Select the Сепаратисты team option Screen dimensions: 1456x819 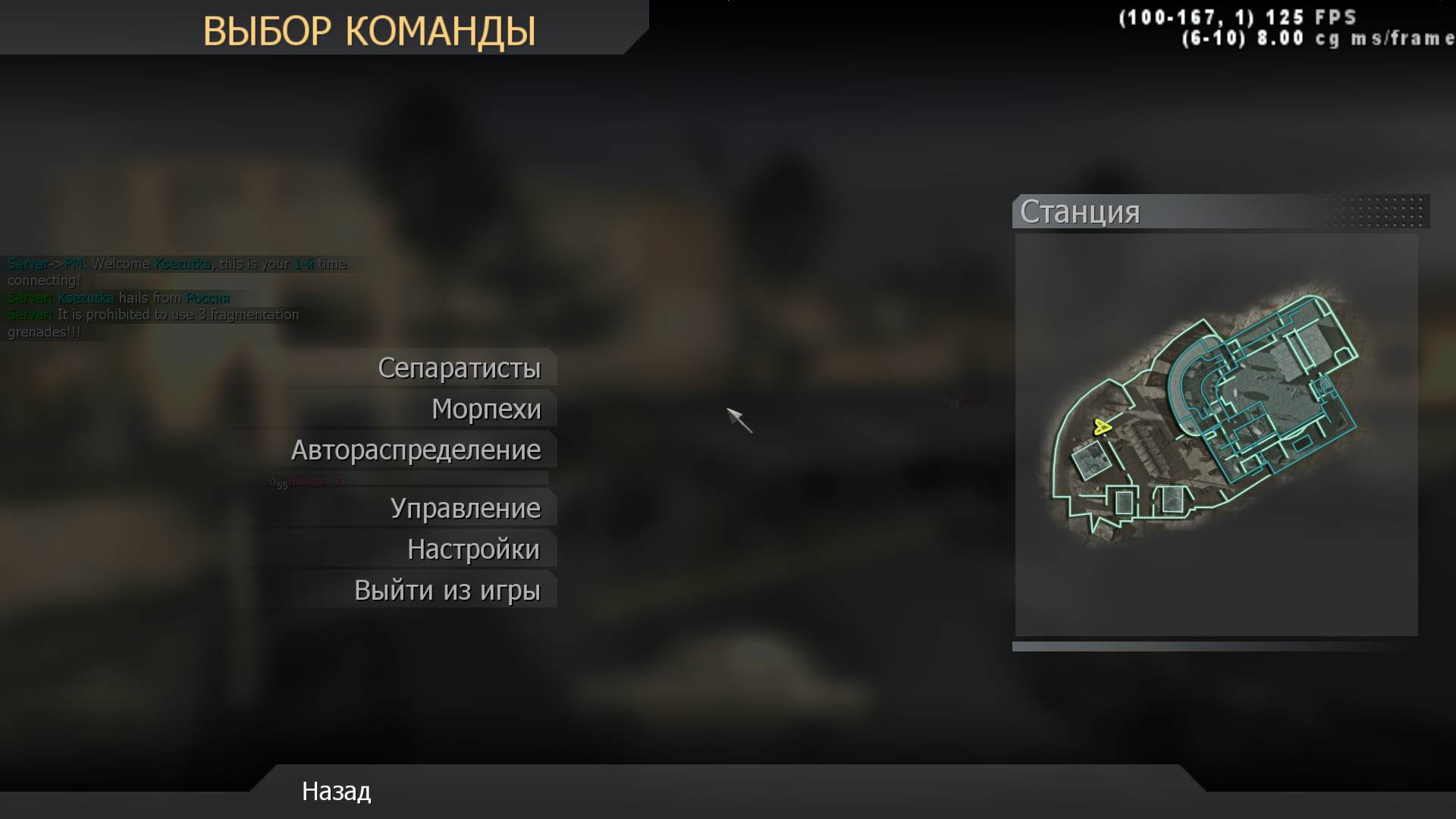pyautogui.click(x=458, y=368)
